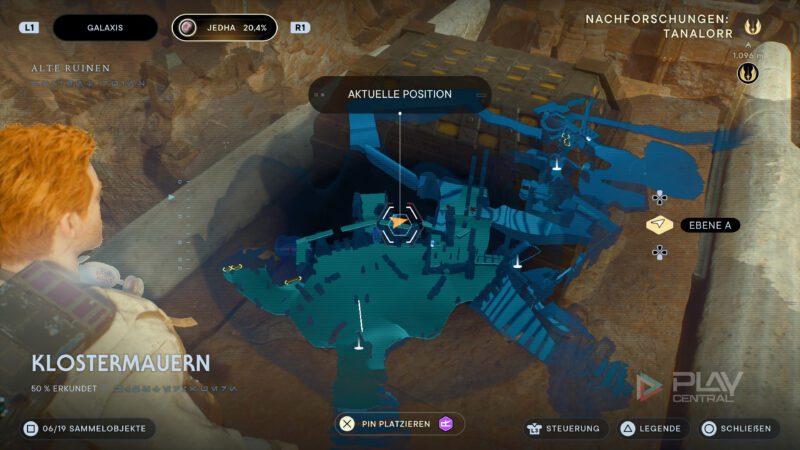Close the map with Schließen

click(737, 428)
